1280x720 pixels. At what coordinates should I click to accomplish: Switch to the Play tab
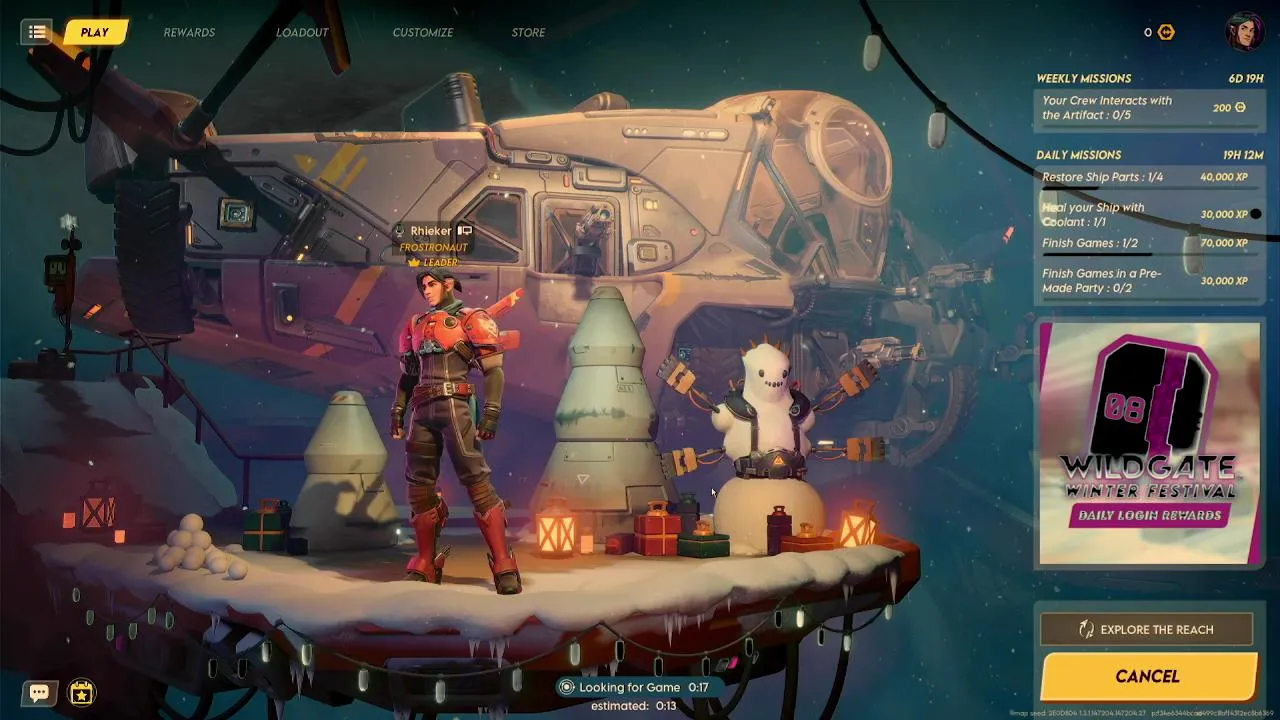click(x=95, y=32)
